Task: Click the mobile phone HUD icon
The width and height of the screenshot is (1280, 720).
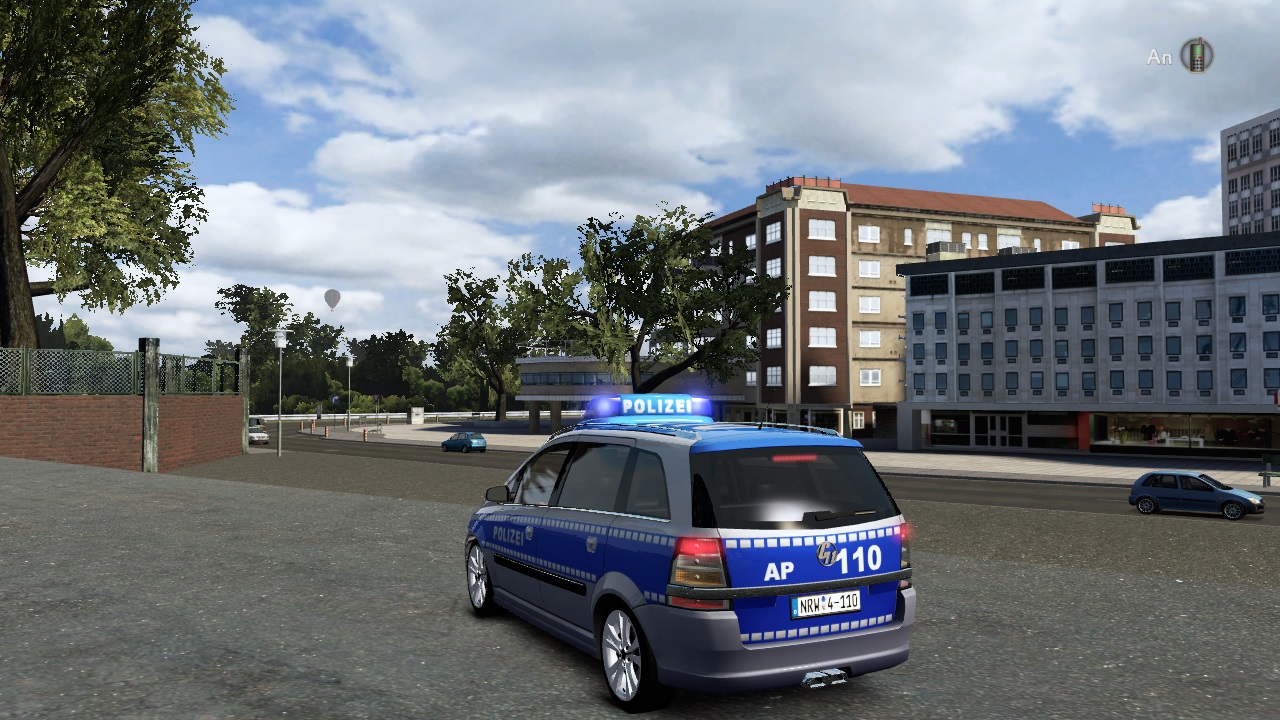Action: click(1196, 56)
